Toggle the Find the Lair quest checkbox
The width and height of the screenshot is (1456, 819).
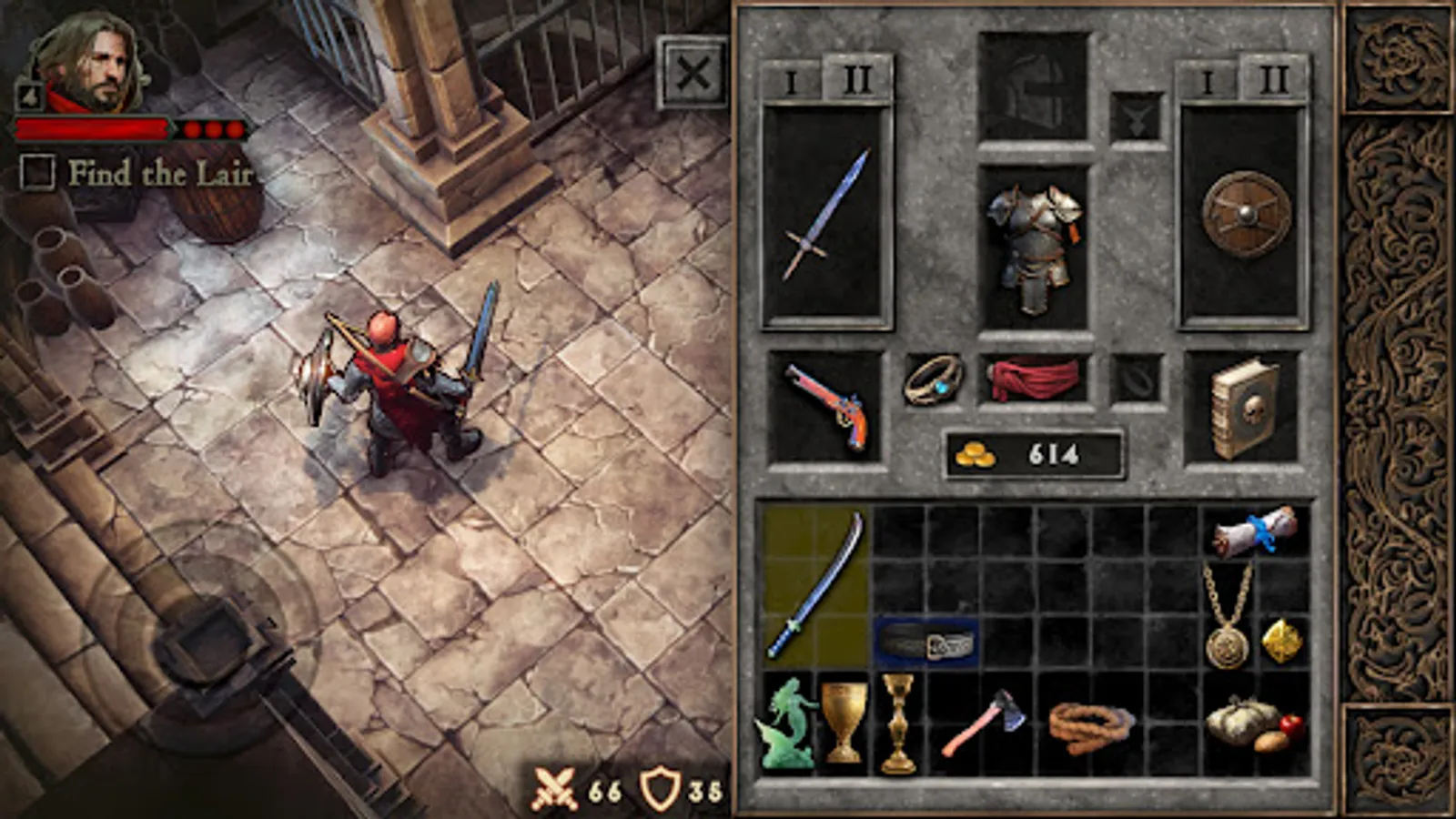click(x=37, y=170)
